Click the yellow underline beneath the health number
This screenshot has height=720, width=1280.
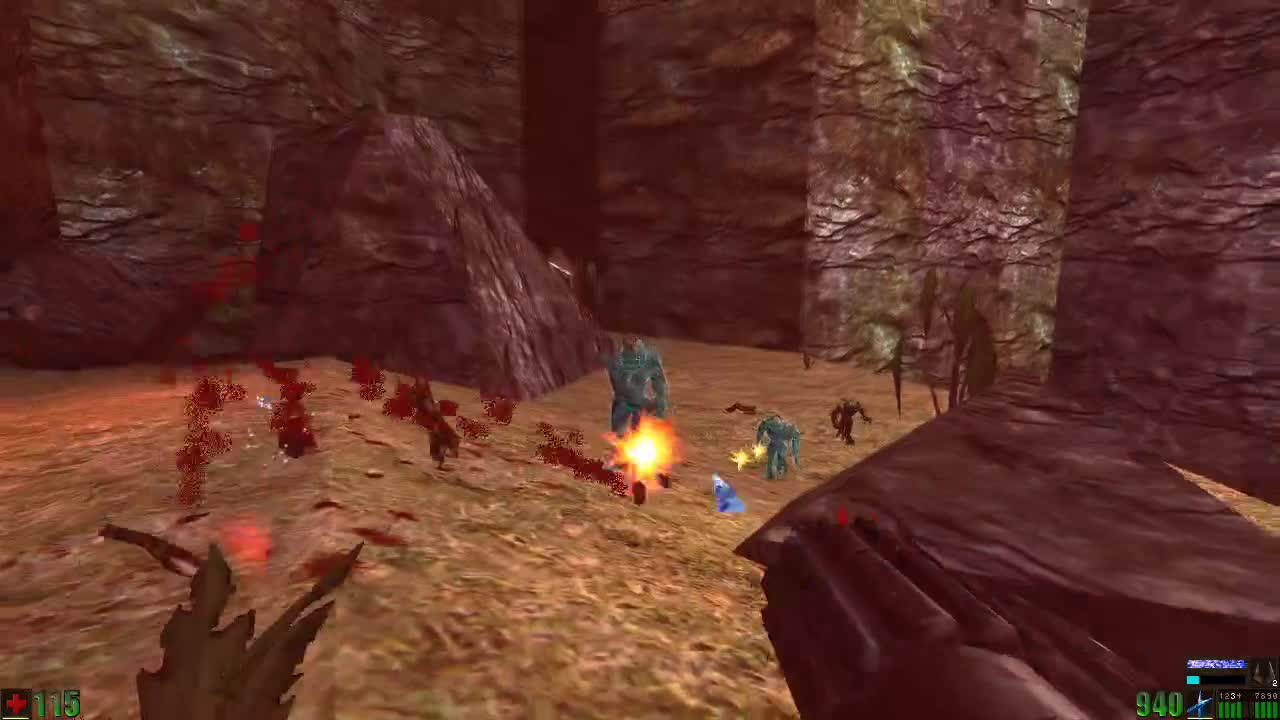tap(15, 718)
